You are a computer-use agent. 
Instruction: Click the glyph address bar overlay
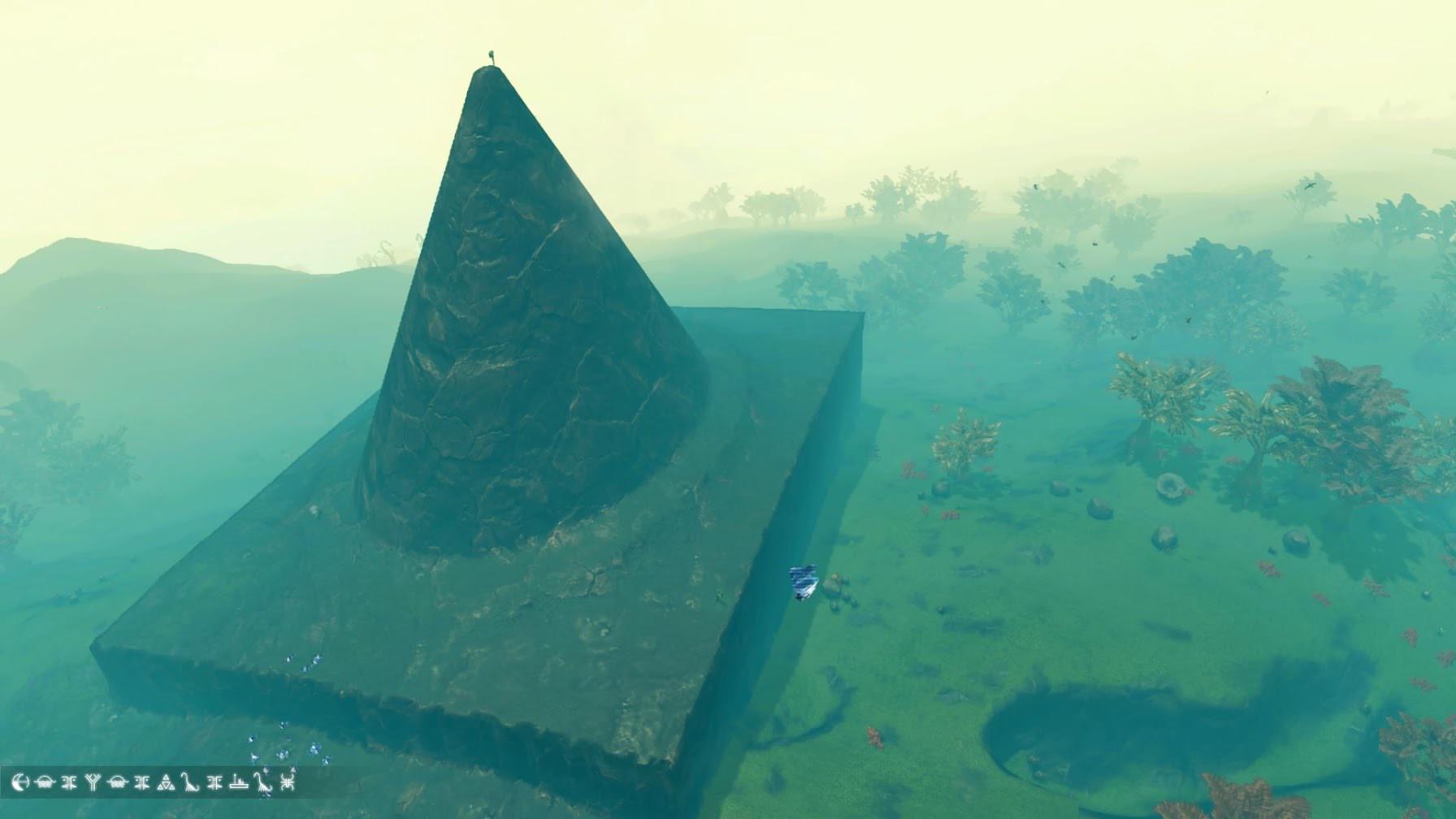pos(154,782)
